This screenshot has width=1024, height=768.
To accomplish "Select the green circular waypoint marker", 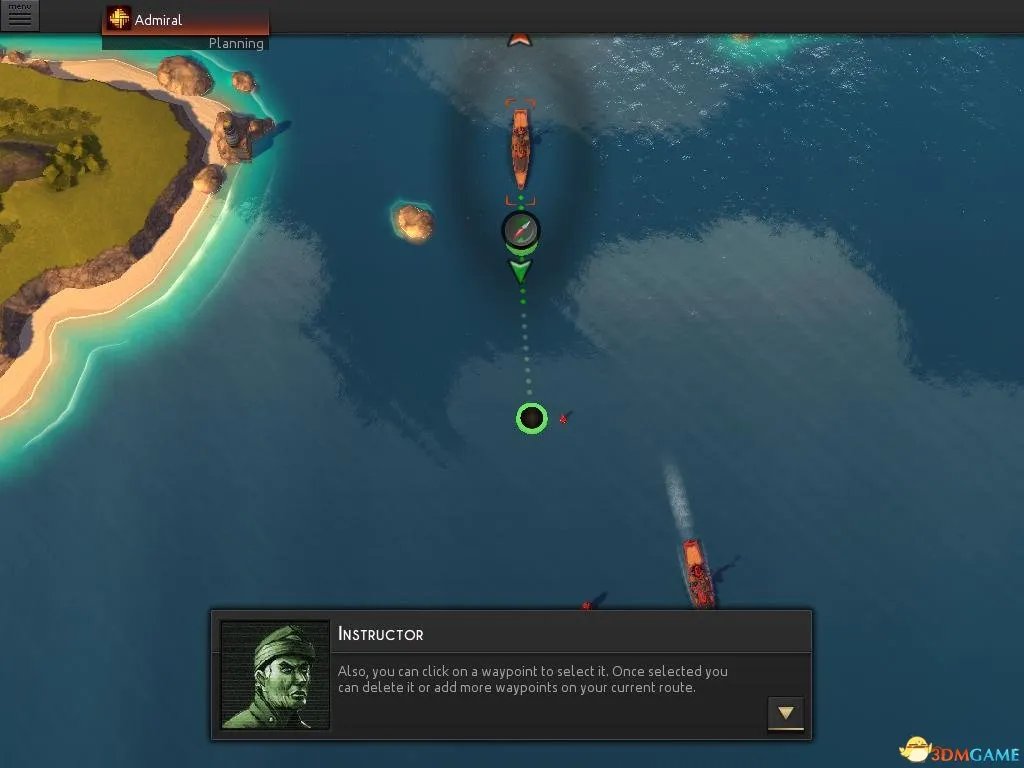I will coord(532,418).
